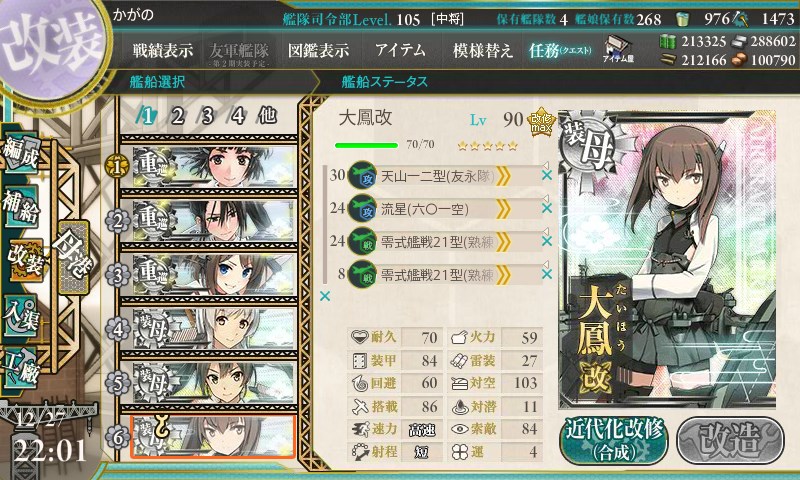Open the 戦績表示 records menu
The image size is (800, 480).
coord(163,50)
